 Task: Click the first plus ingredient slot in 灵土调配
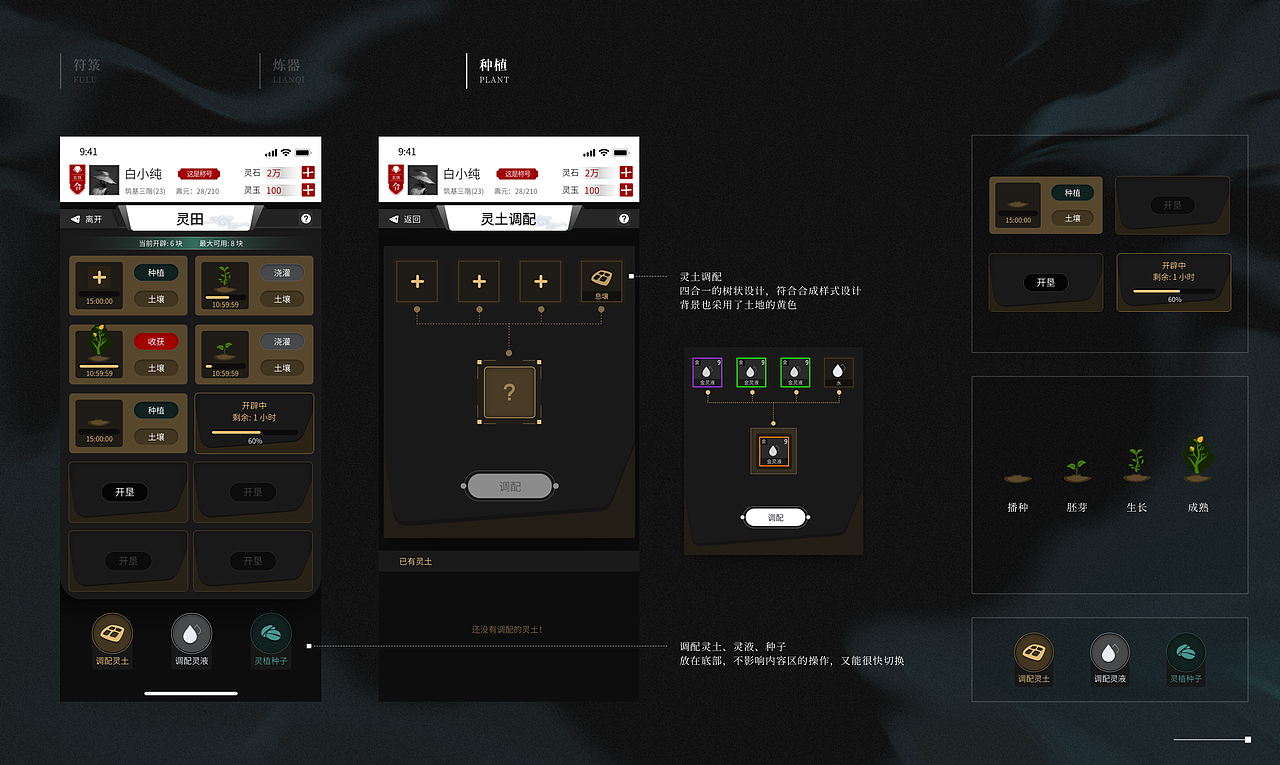417,281
